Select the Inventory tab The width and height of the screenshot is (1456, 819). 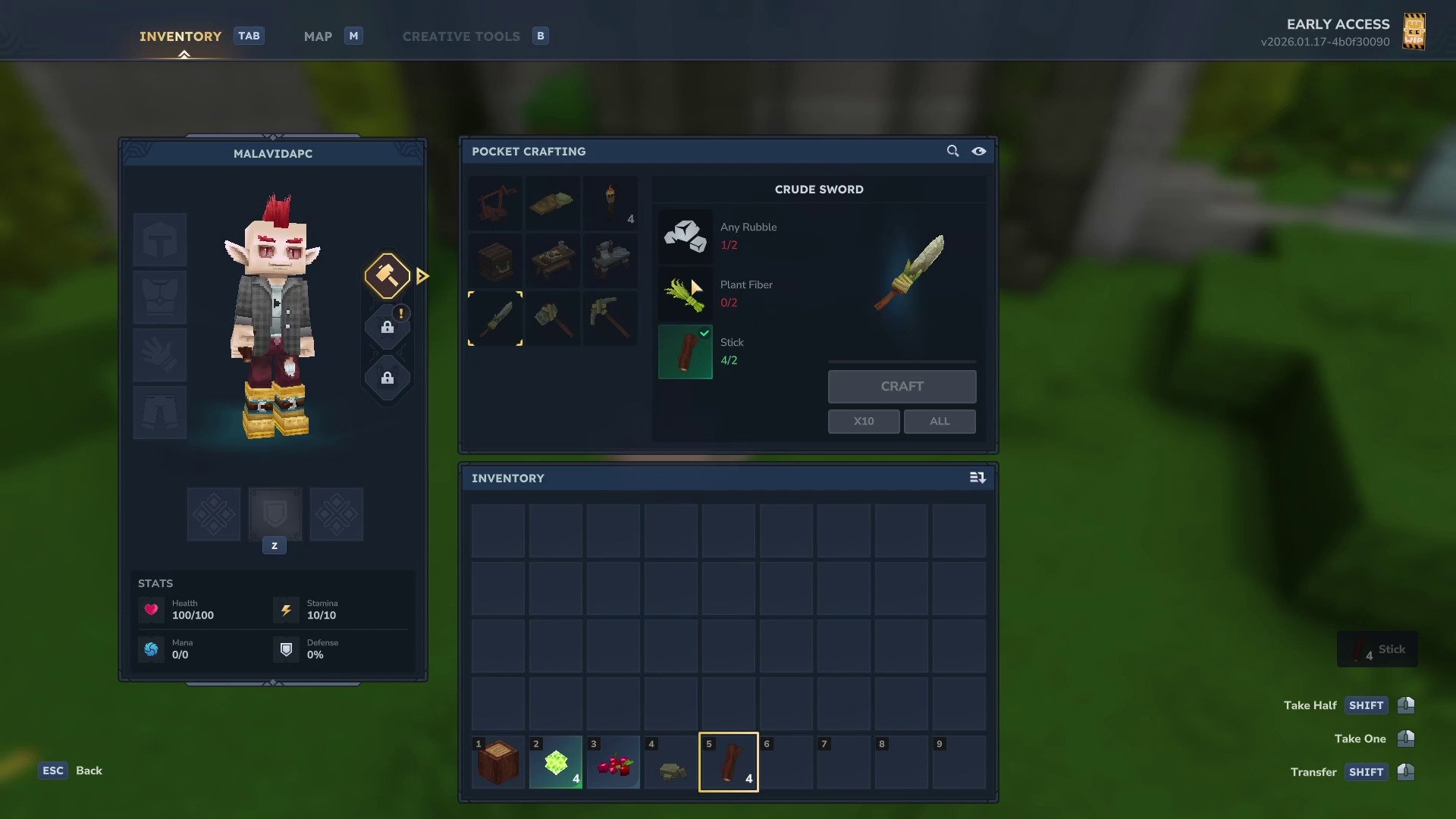tap(180, 36)
